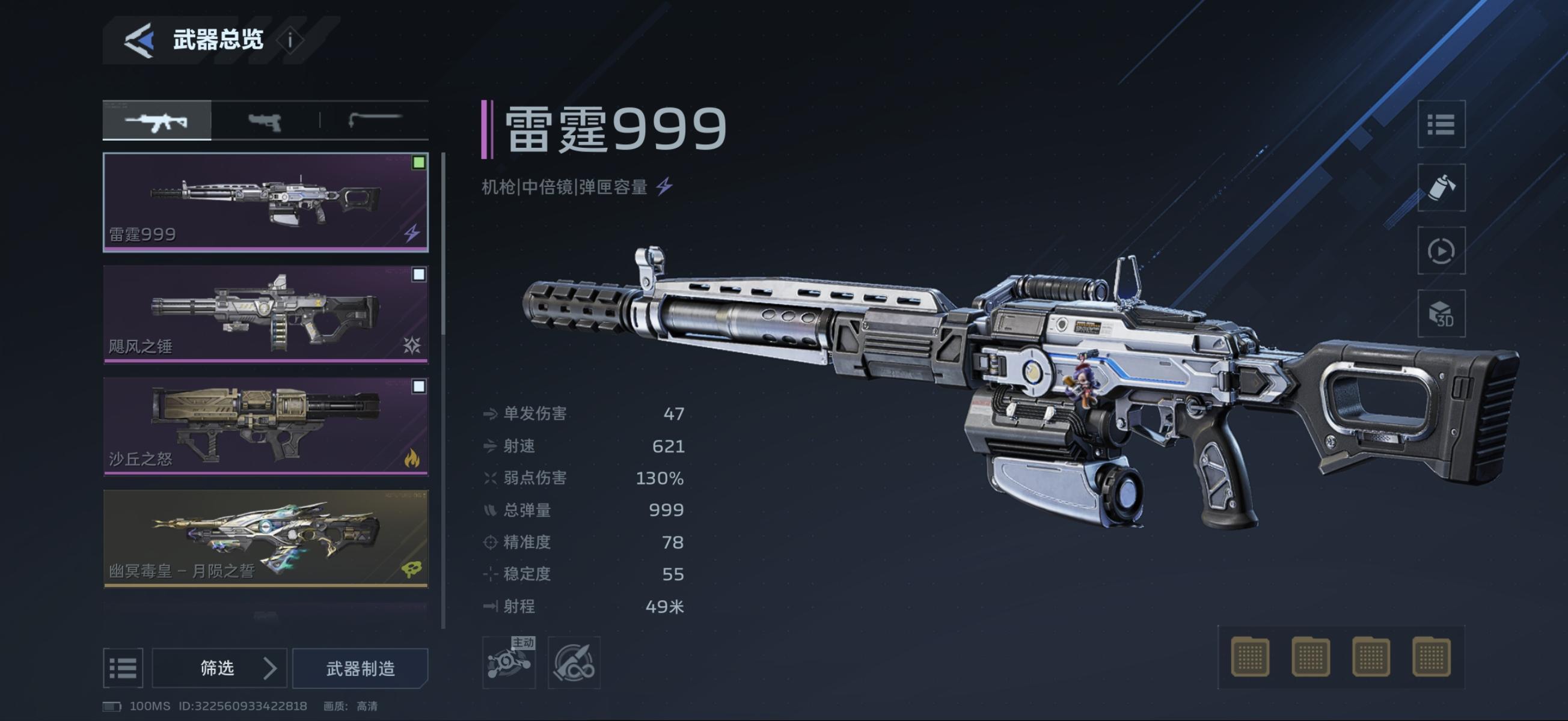The height and width of the screenshot is (721, 1568).
Task: Switch to the primary rifle weapons tab
Action: pyautogui.click(x=157, y=121)
